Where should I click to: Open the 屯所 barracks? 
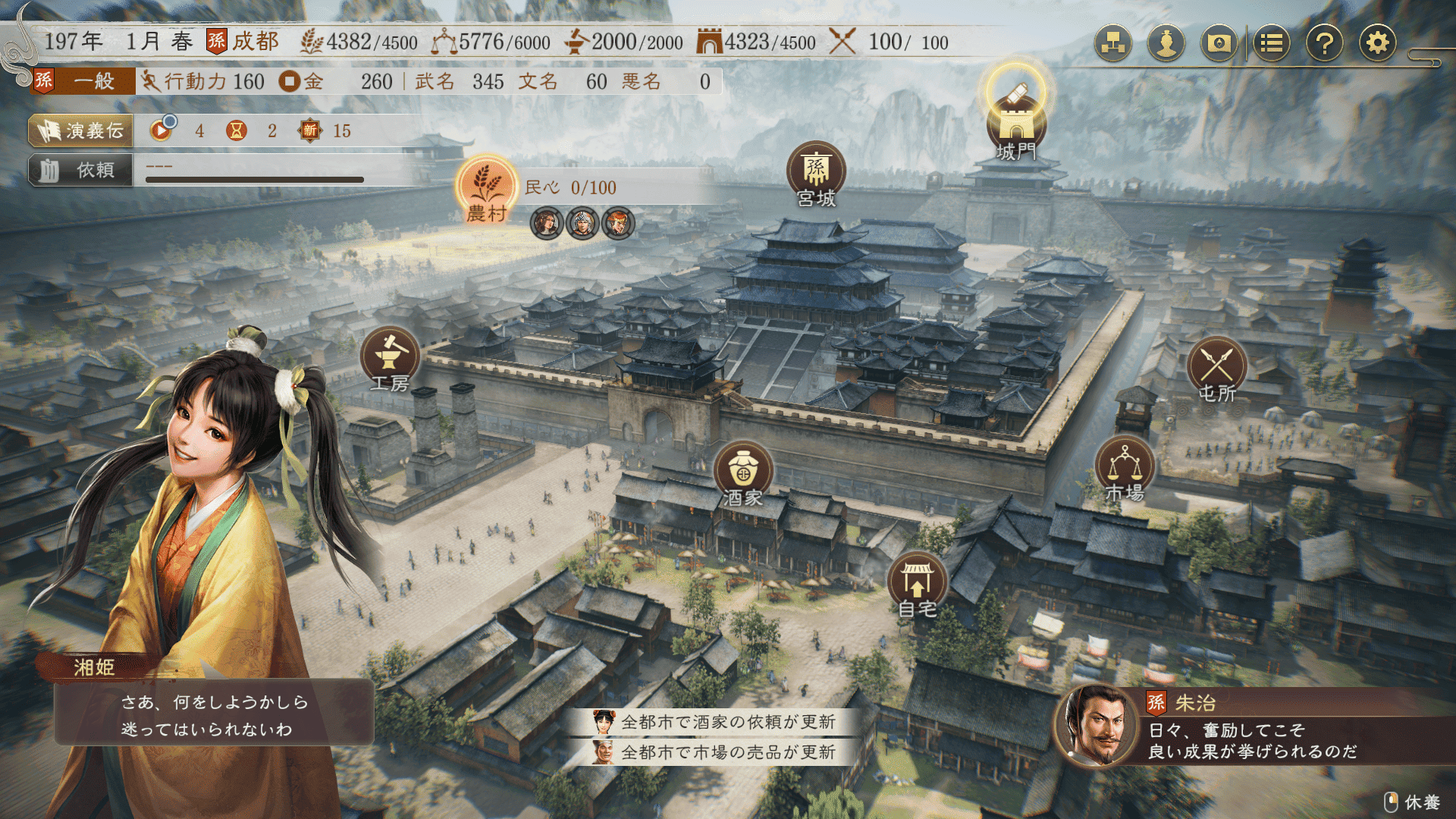point(1216,366)
